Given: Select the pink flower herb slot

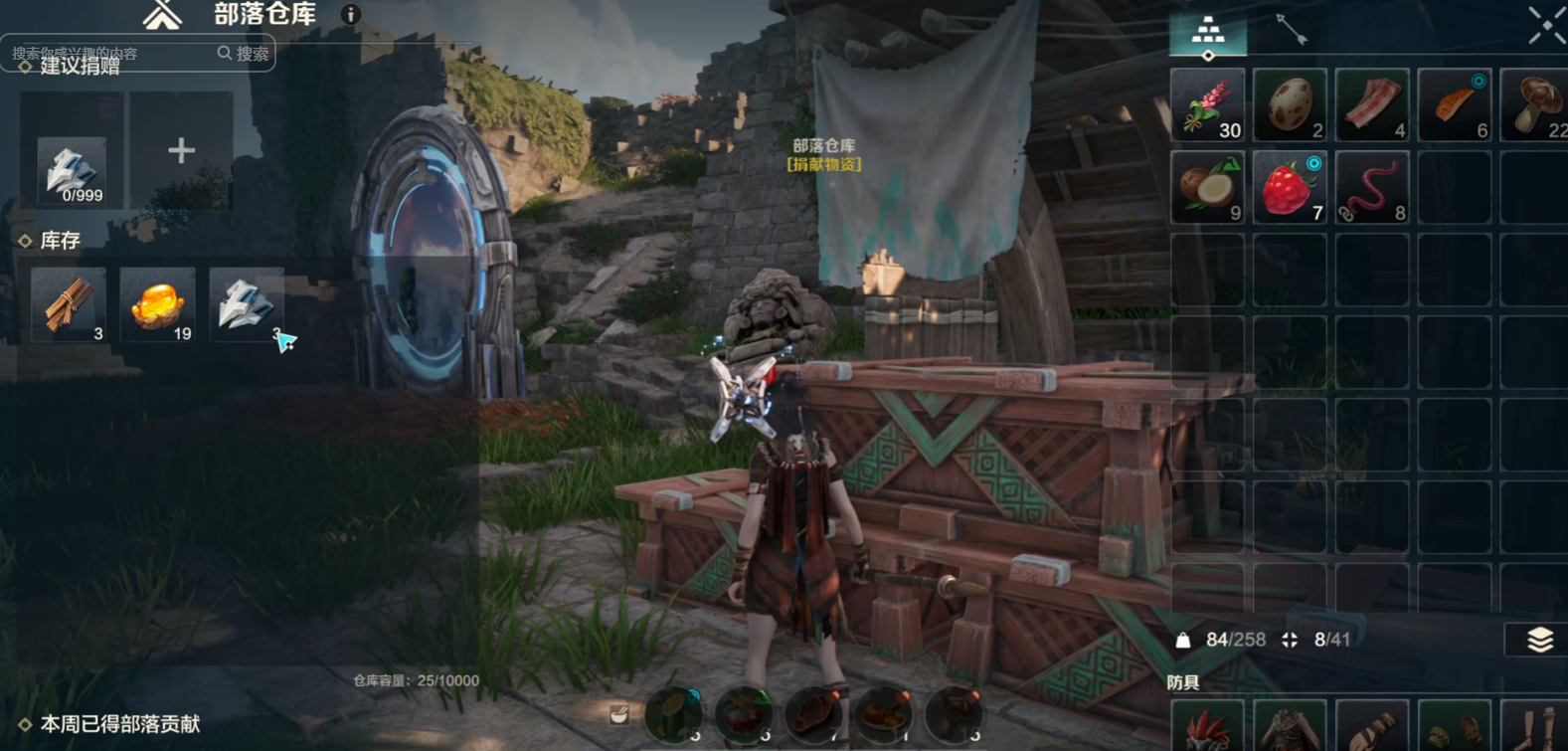Looking at the screenshot, I should tap(1207, 104).
